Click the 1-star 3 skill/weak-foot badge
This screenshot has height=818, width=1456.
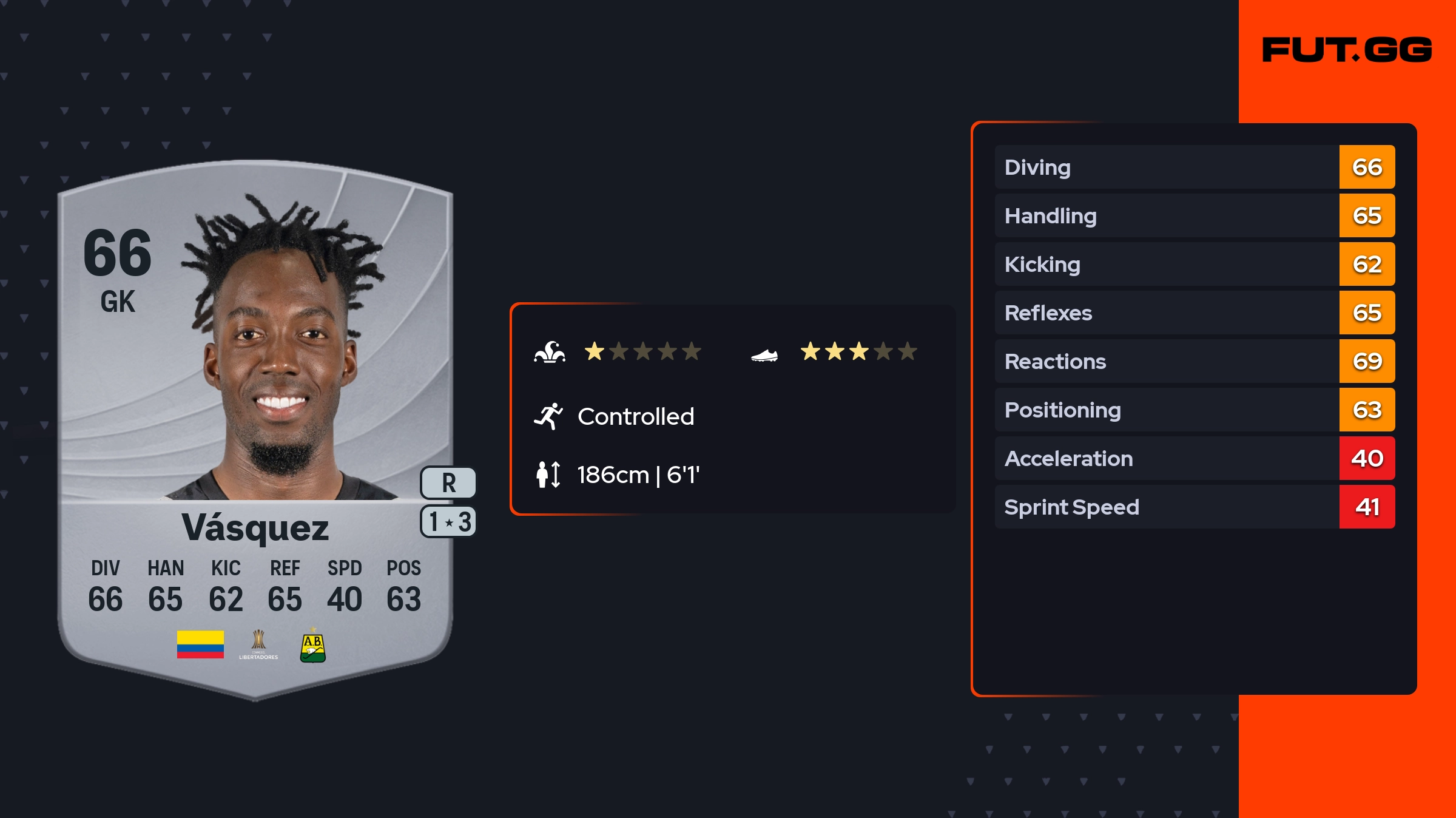[x=448, y=522]
